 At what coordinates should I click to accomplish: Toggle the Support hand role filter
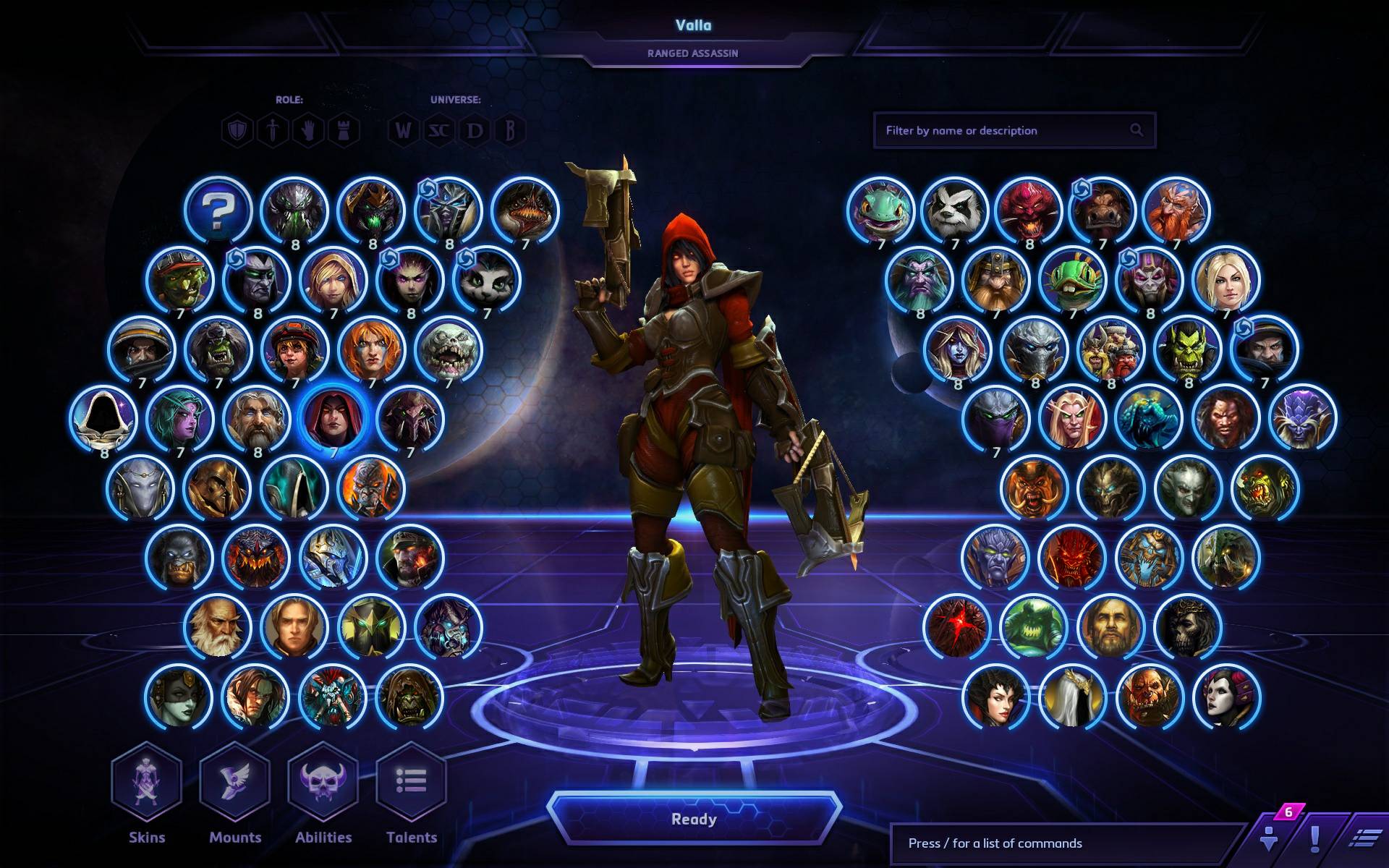[308, 131]
